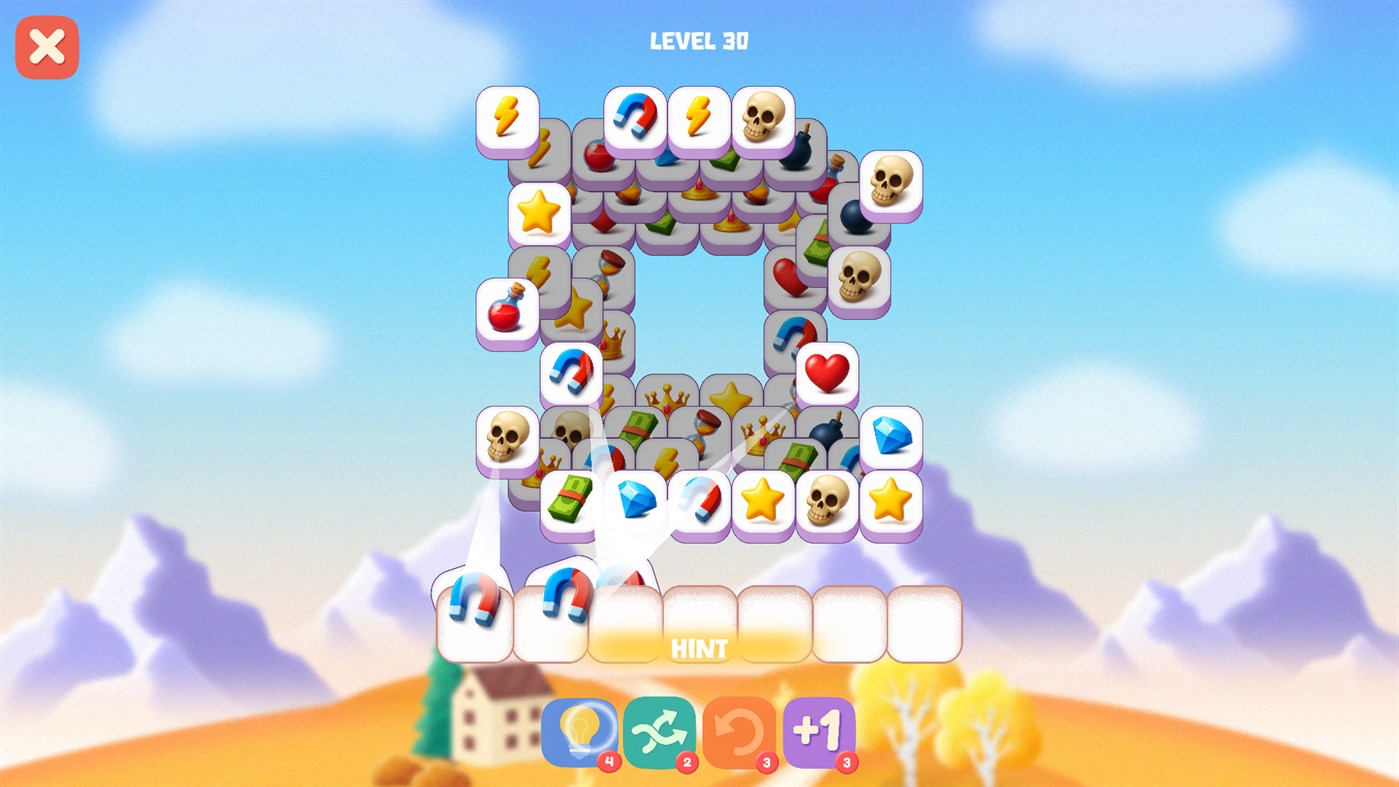Select the money stack tile at bottom left
The image size is (1399, 787).
click(x=572, y=501)
